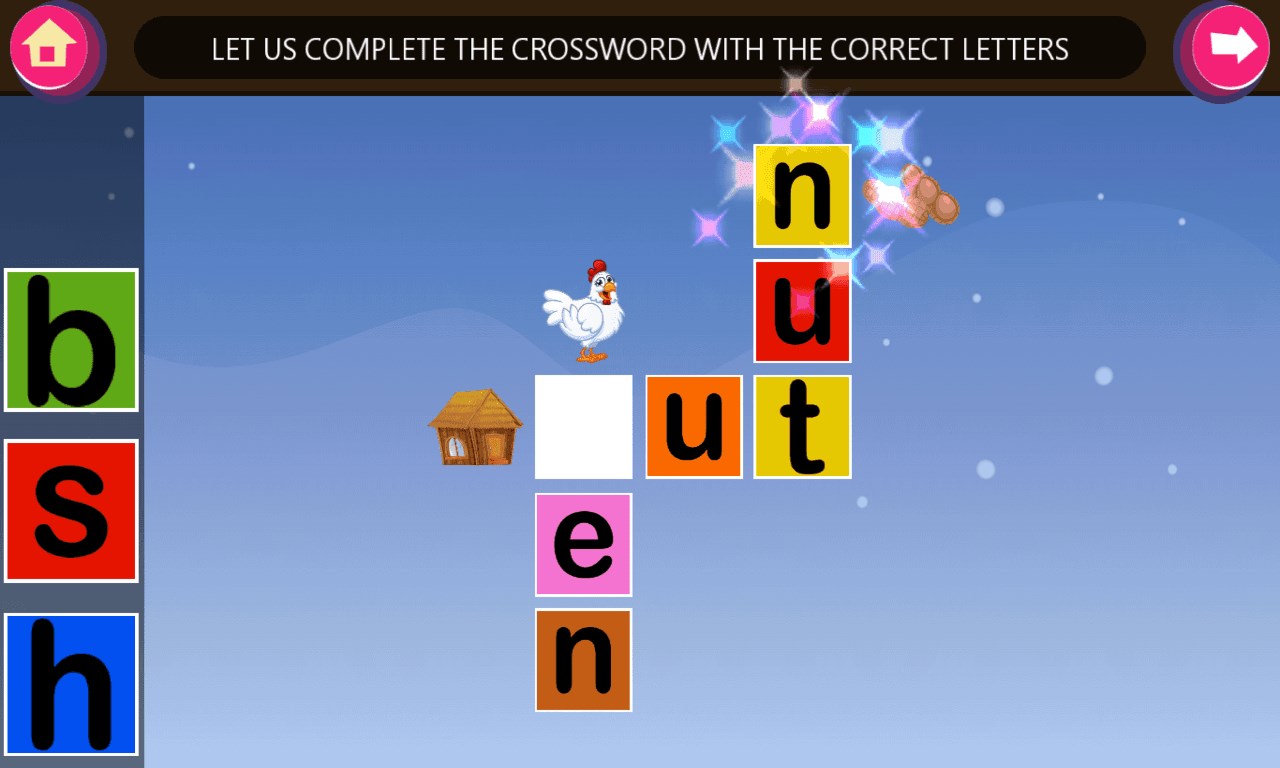Click the empty white crossword square
Image resolution: width=1280 pixels, height=768 pixels.
tap(583, 428)
